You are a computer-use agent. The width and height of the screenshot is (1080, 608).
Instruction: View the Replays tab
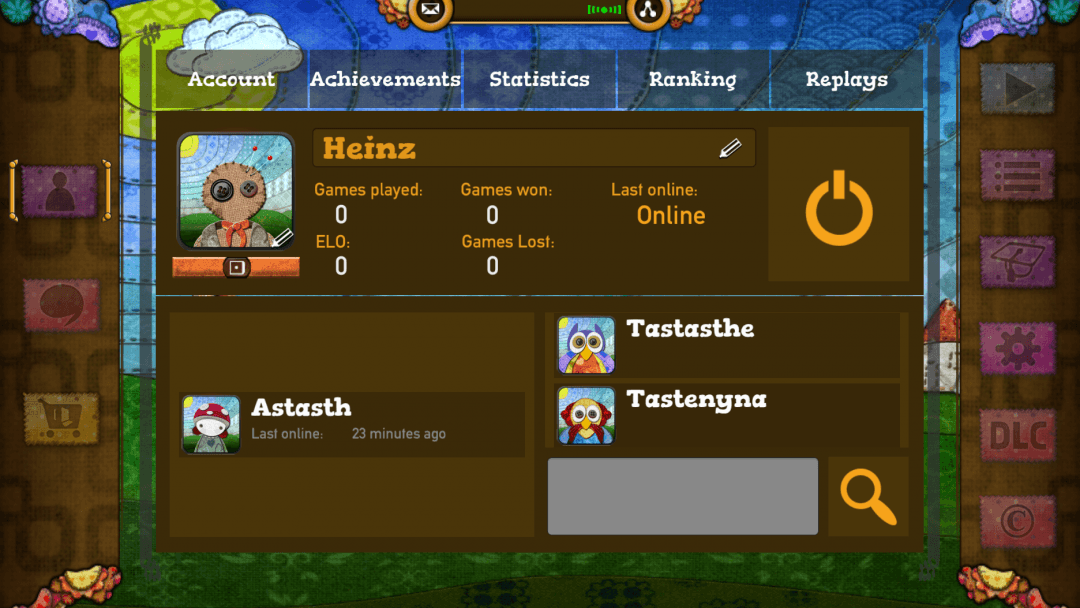846,80
